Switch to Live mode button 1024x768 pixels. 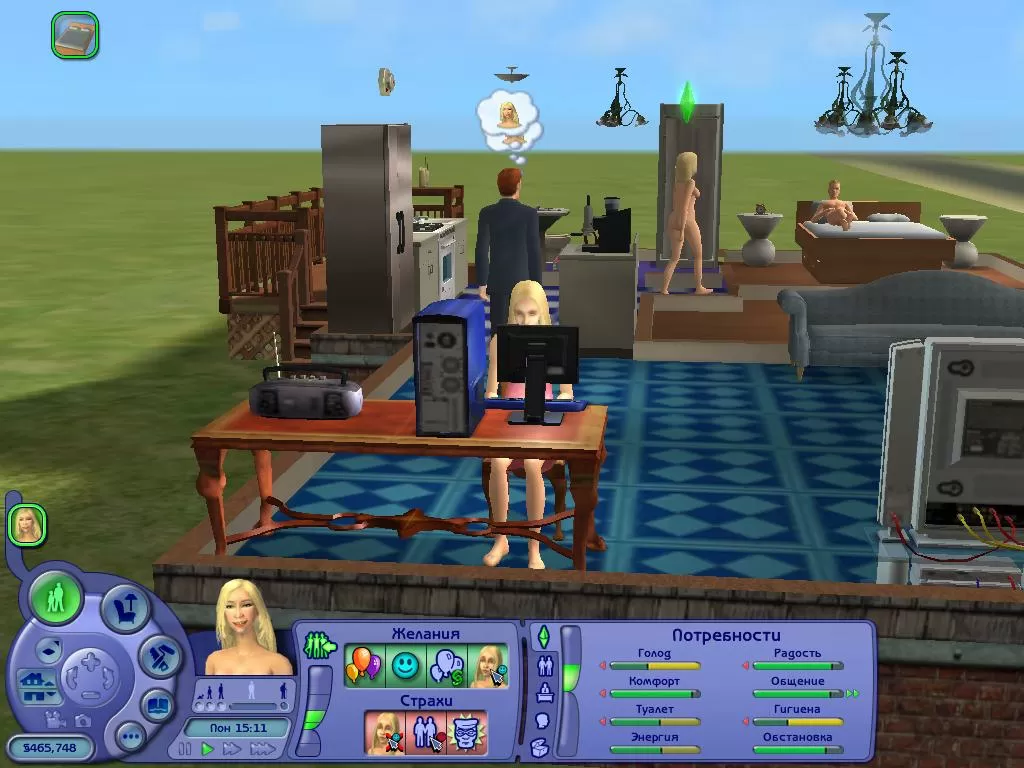tap(57, 598)
